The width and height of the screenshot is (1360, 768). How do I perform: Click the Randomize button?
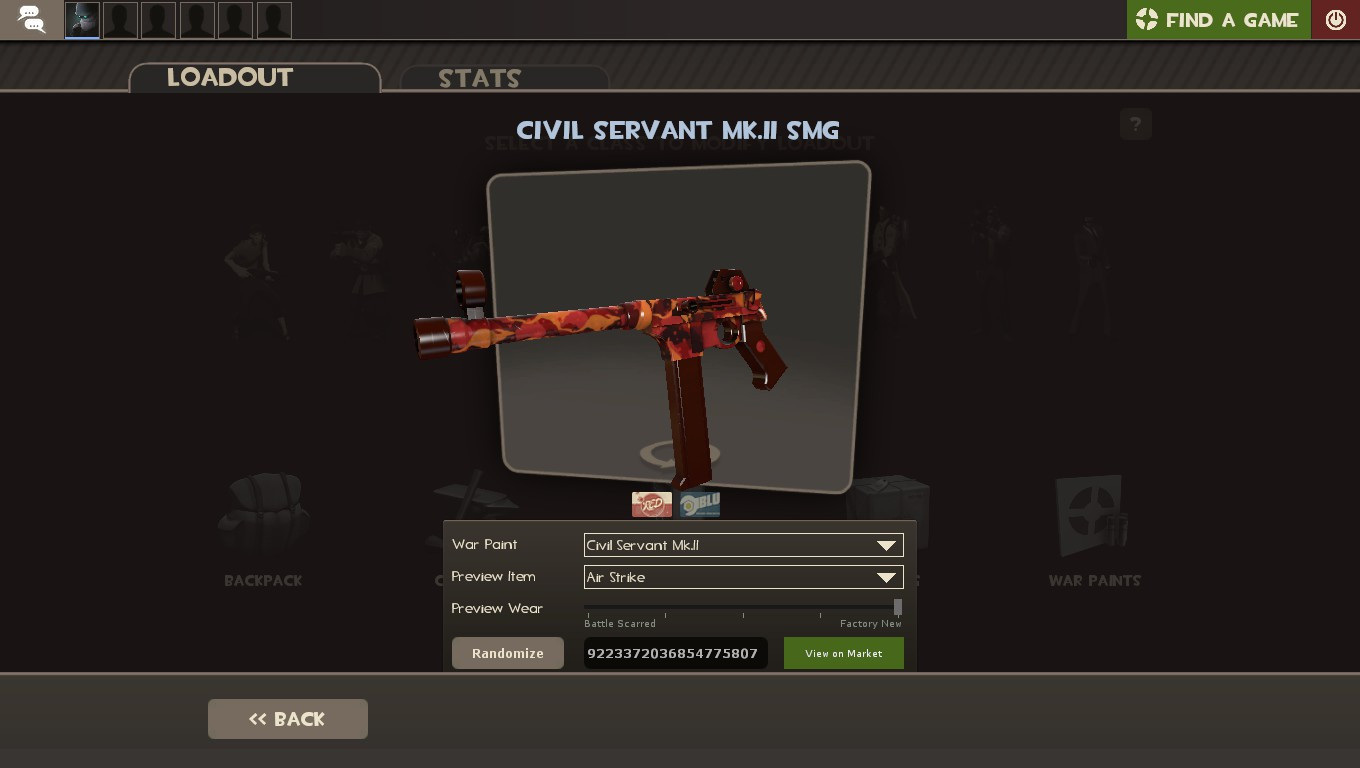pos(507,653)
